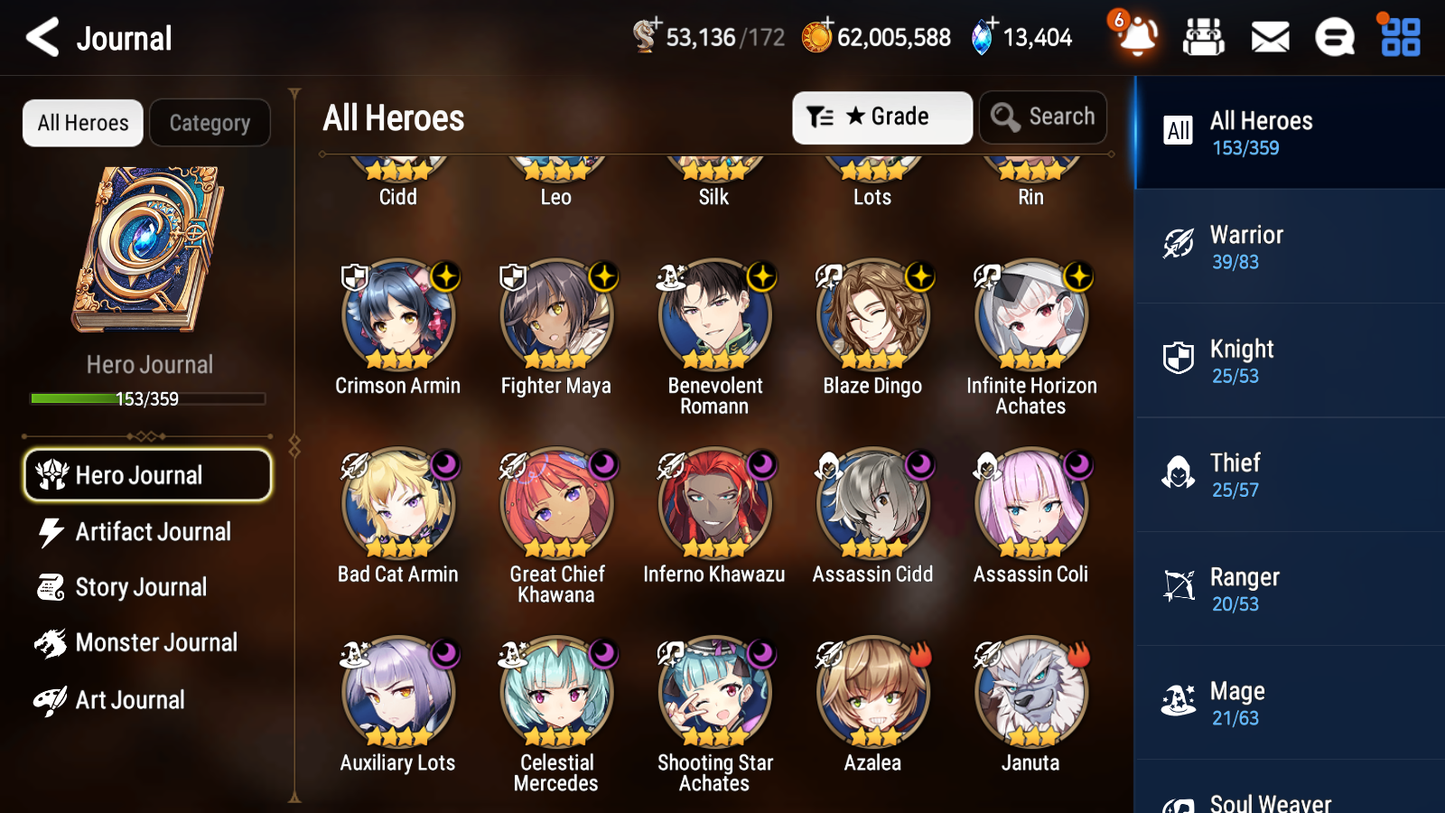The width and height of the screenshot is (1445, 813).
Task: Open the inventory icon in the top bar
Action: tap(1203, 36)
